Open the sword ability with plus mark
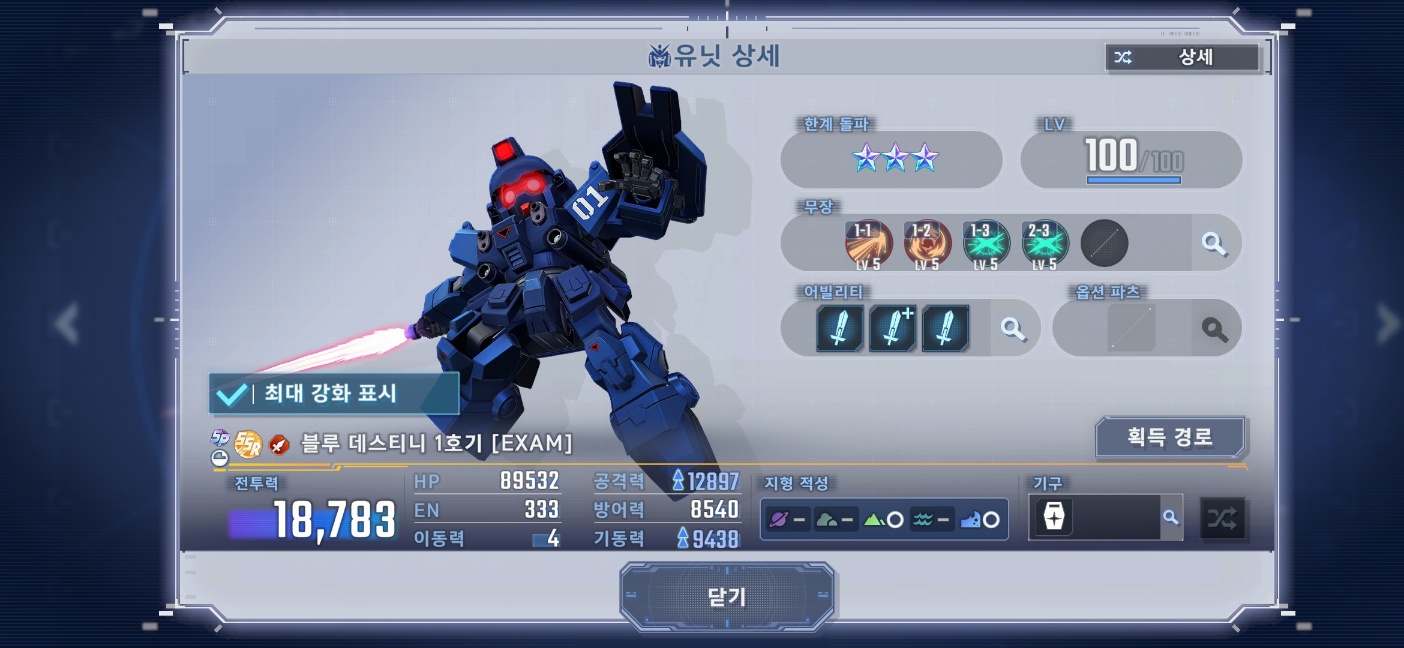The image size is (1404, 648). [x=892, y=328]
